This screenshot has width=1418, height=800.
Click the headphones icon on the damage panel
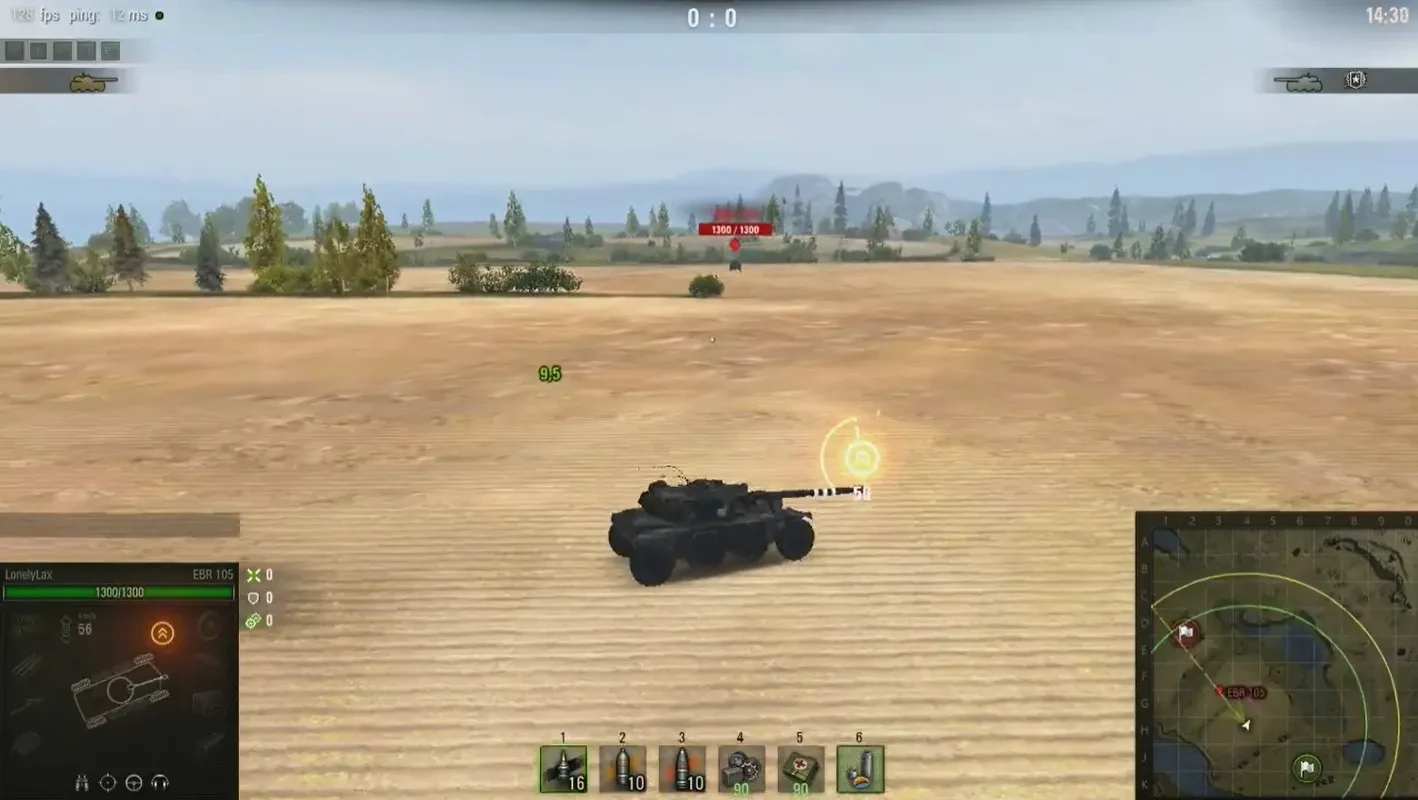click(159, 782)
